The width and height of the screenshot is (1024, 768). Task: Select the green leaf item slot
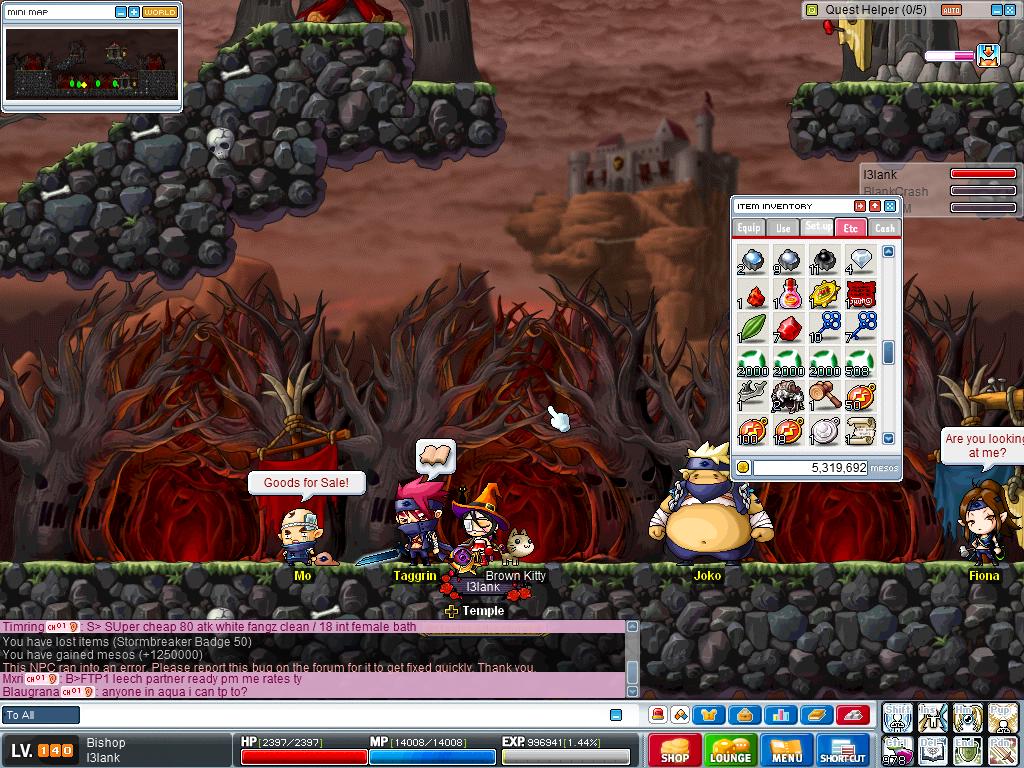click(751, 327)
